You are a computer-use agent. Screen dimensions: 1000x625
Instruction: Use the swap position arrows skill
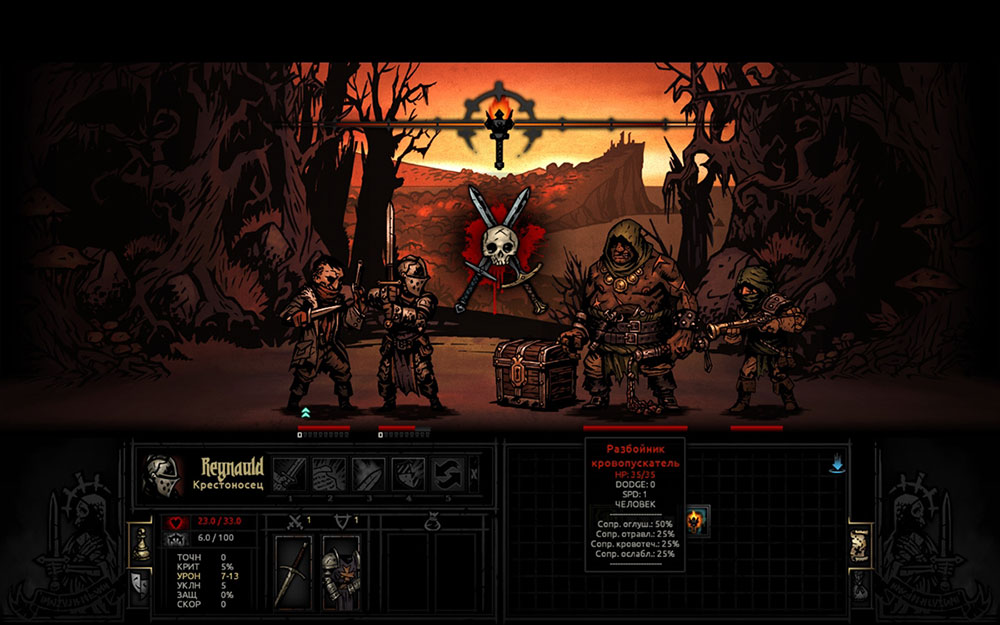[x=447, y=474]
